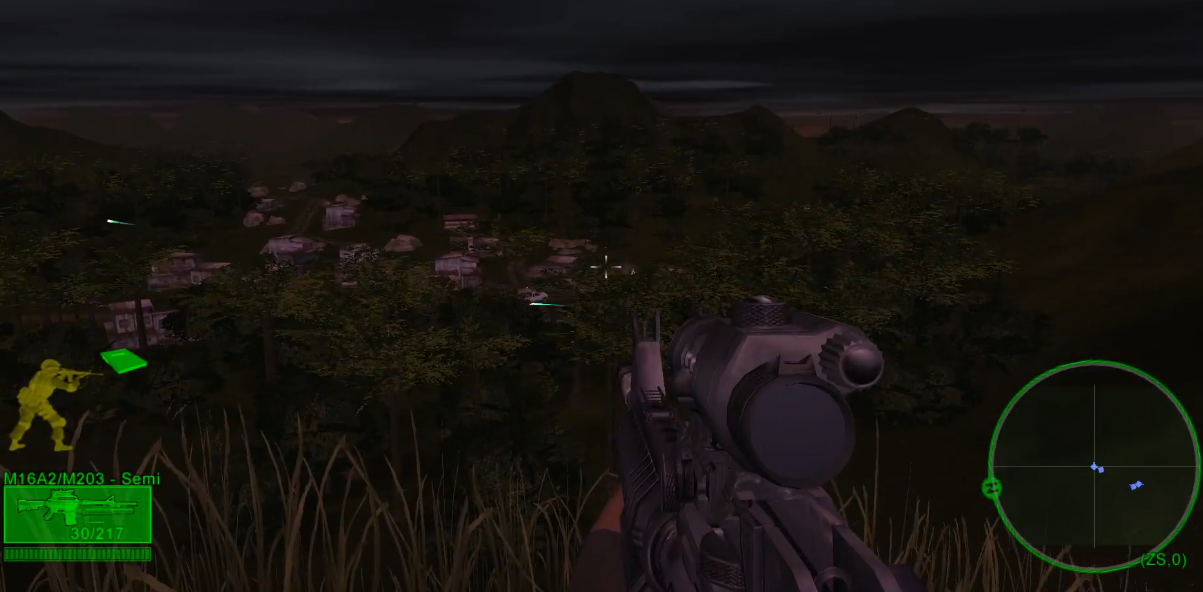Open the circular radar minimap
Viewport: 1203px width, 592px height.
pyautogui.click(x=1094, y=466)
